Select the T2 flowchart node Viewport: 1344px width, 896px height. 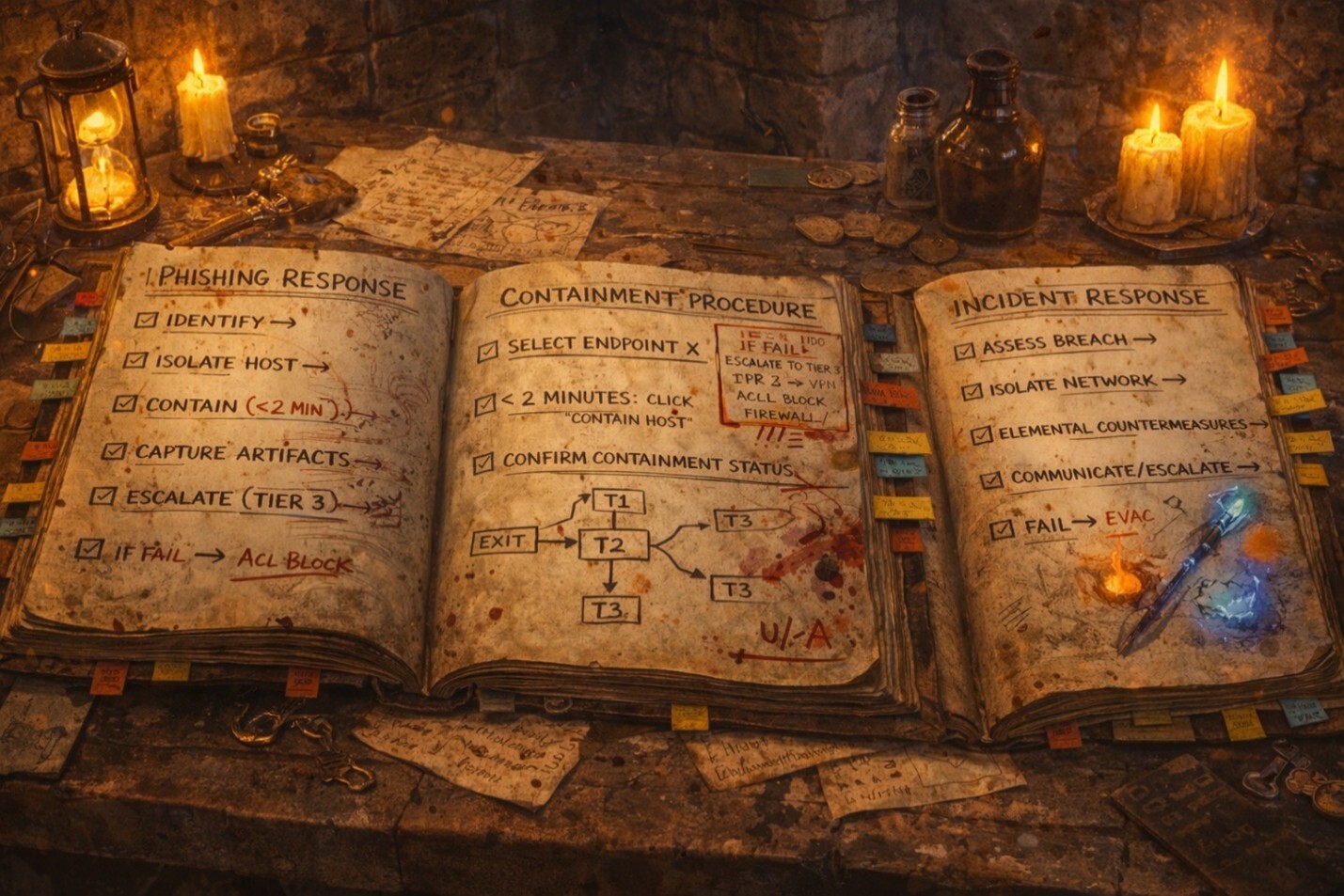[613, 545]
